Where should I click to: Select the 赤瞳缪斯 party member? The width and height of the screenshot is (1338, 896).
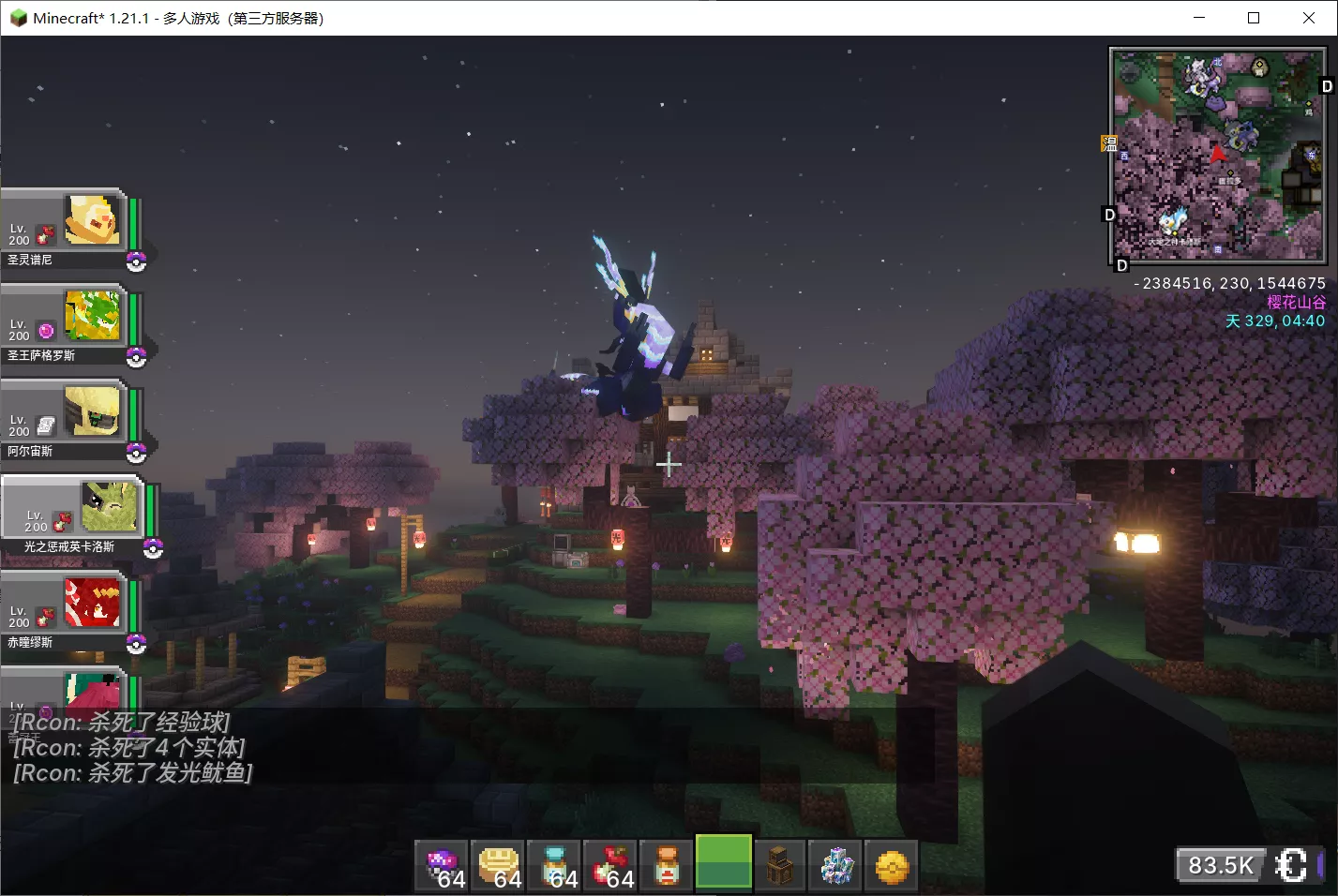coord(66,609)
